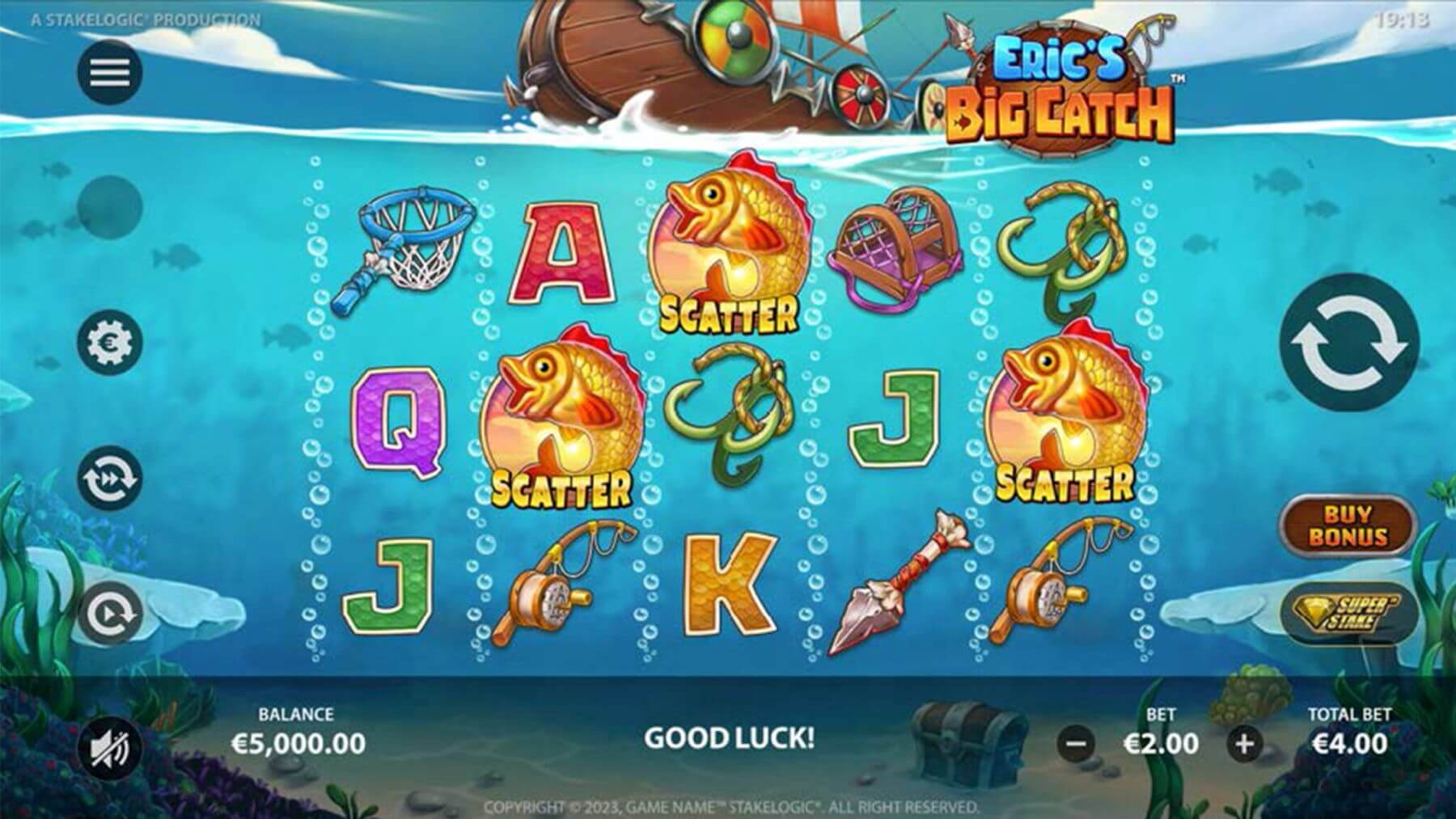The height and width of the screenshot is (819, 1456).
Task: Enable turbo spin with the fast-forward arrows icon
Action: tap(110, 479)
